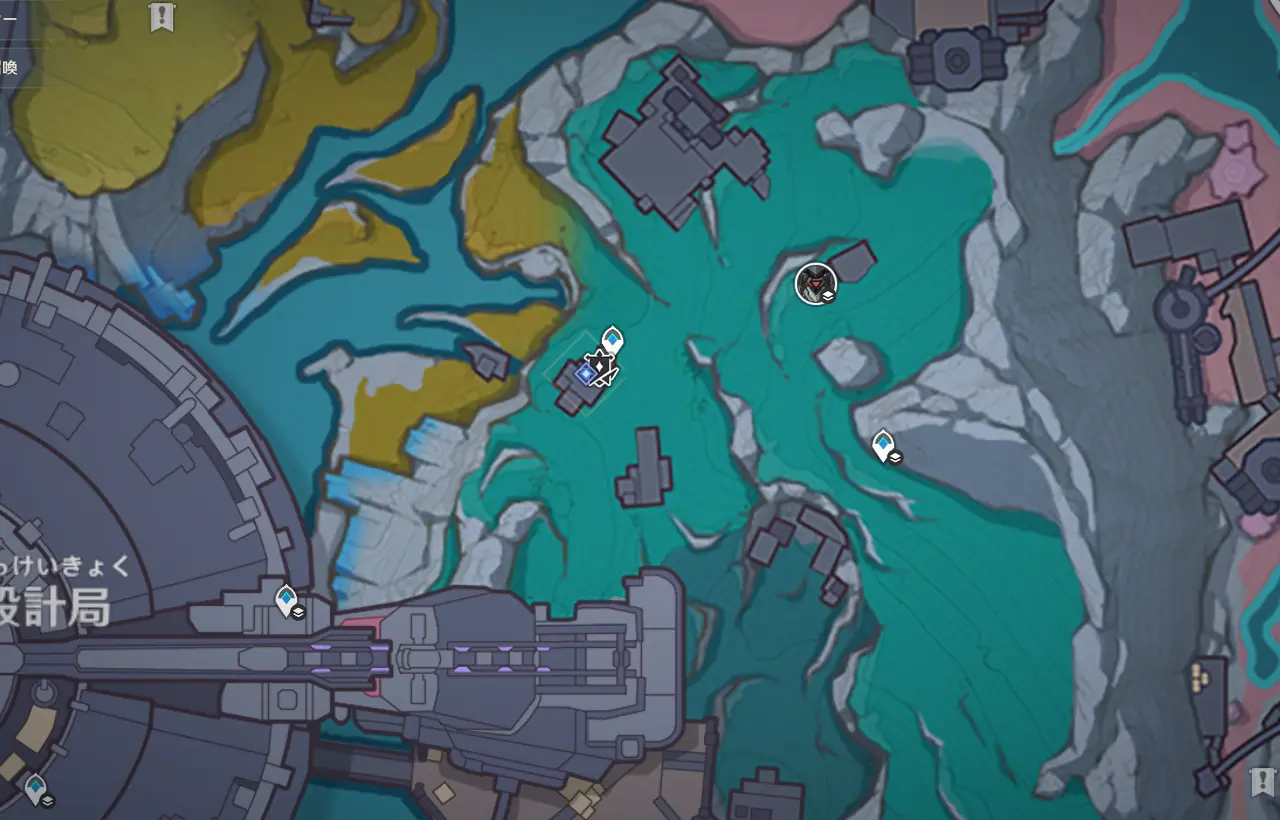Click the waypoint pin above the blue diamond marker

pos(612,341)
